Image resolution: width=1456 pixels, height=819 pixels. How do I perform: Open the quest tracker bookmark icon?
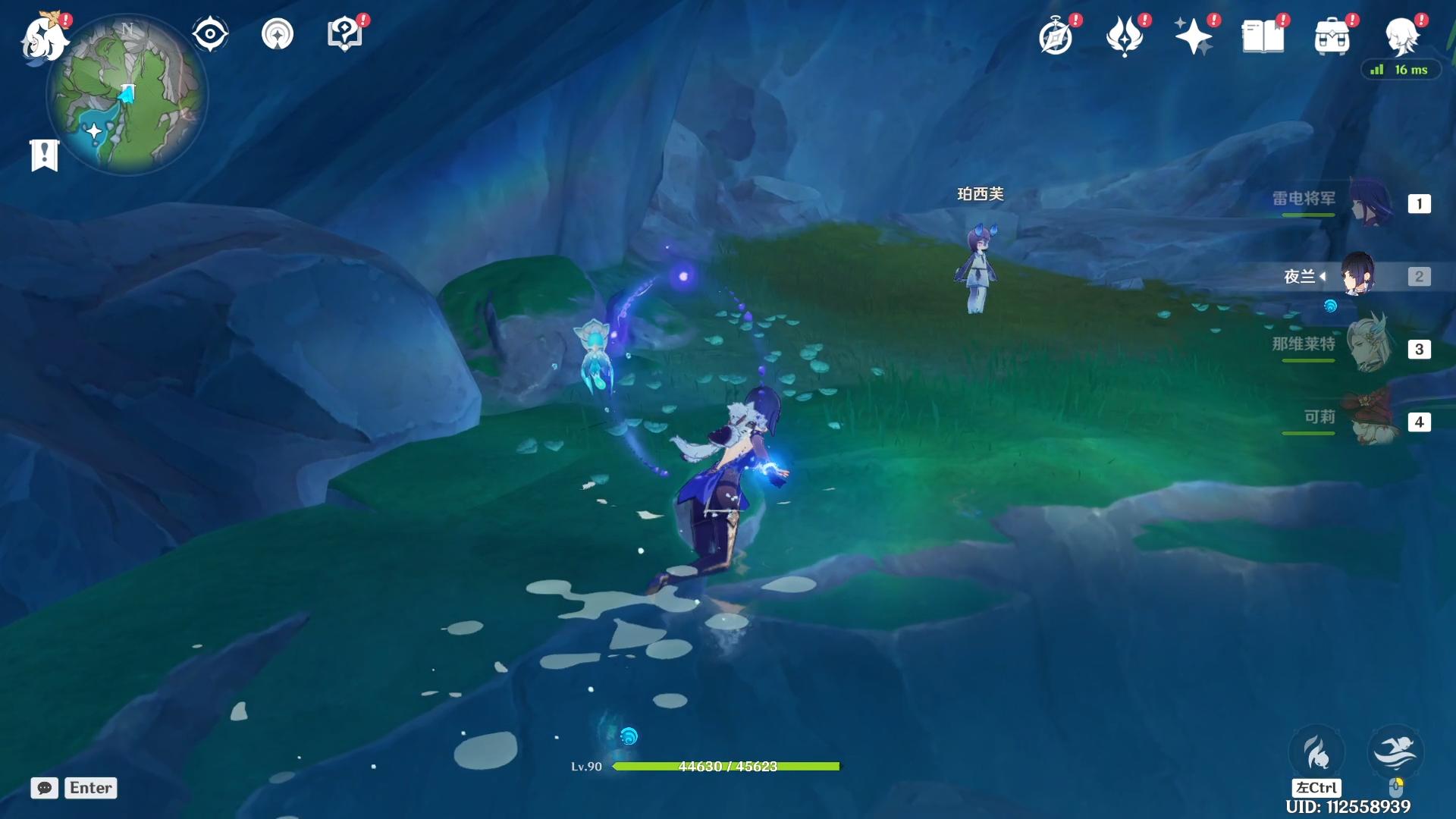[x=44, y=155]
